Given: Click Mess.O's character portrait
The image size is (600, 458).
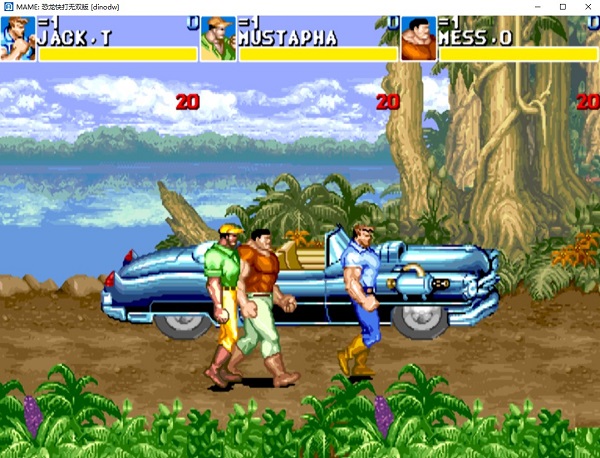Looking at the screenshot, I should [x=419, y=38].
